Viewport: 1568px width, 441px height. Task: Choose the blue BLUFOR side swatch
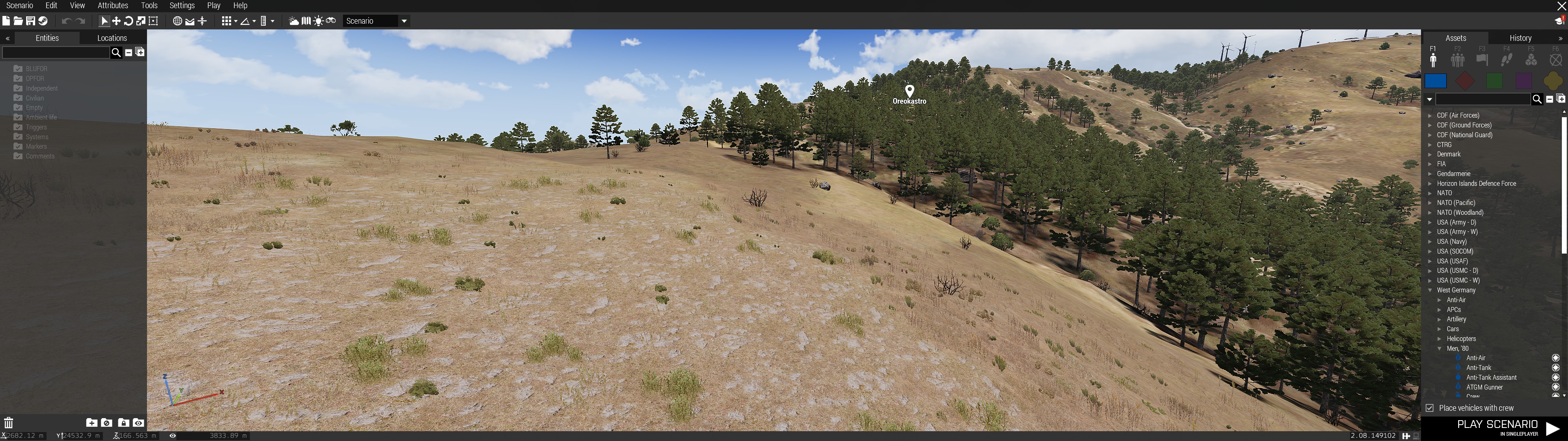pyautogui.click(x=1435, y=81)
